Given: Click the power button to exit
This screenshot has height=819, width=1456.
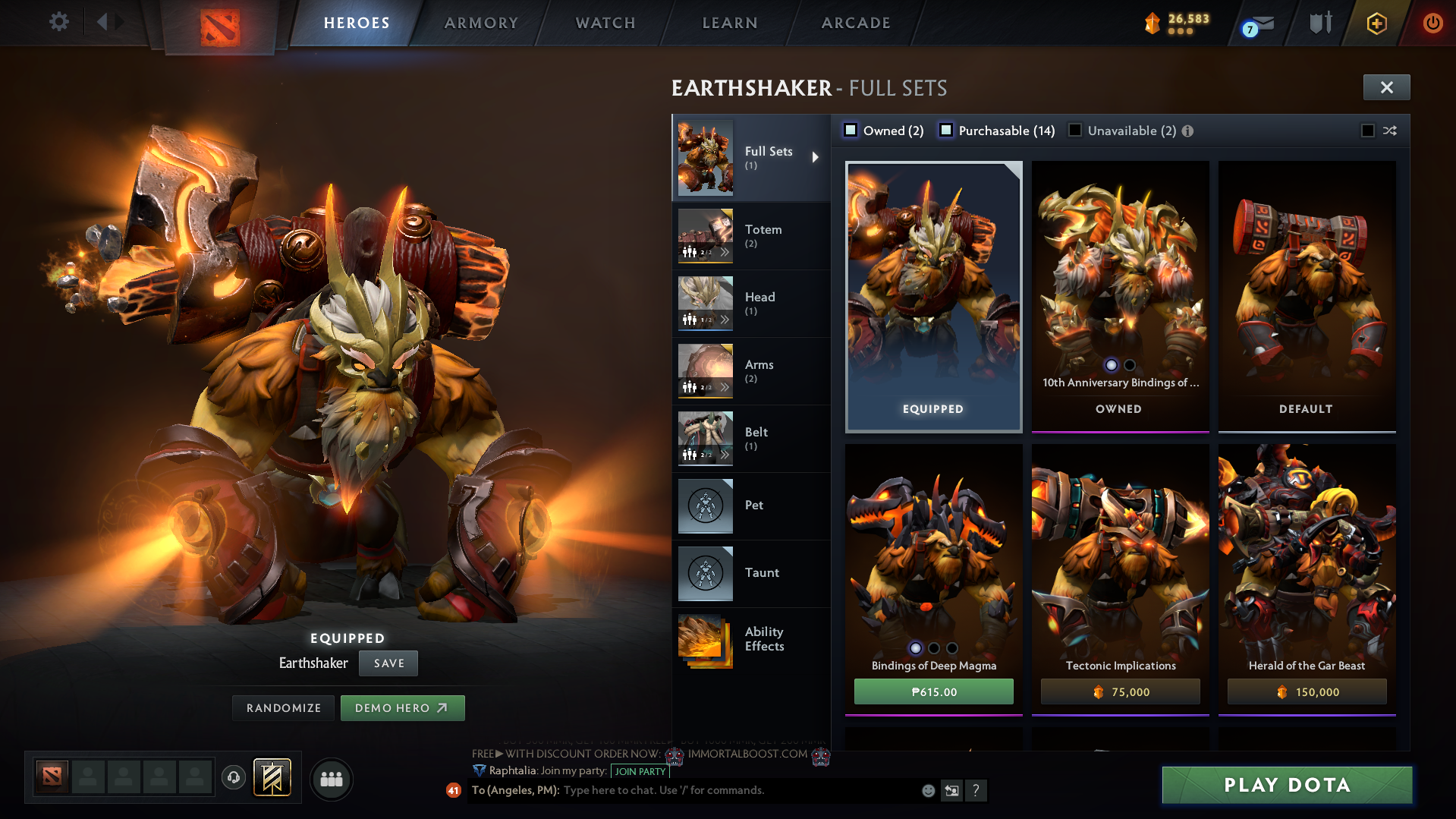Looking at the screenshot, I should 1432,23.
